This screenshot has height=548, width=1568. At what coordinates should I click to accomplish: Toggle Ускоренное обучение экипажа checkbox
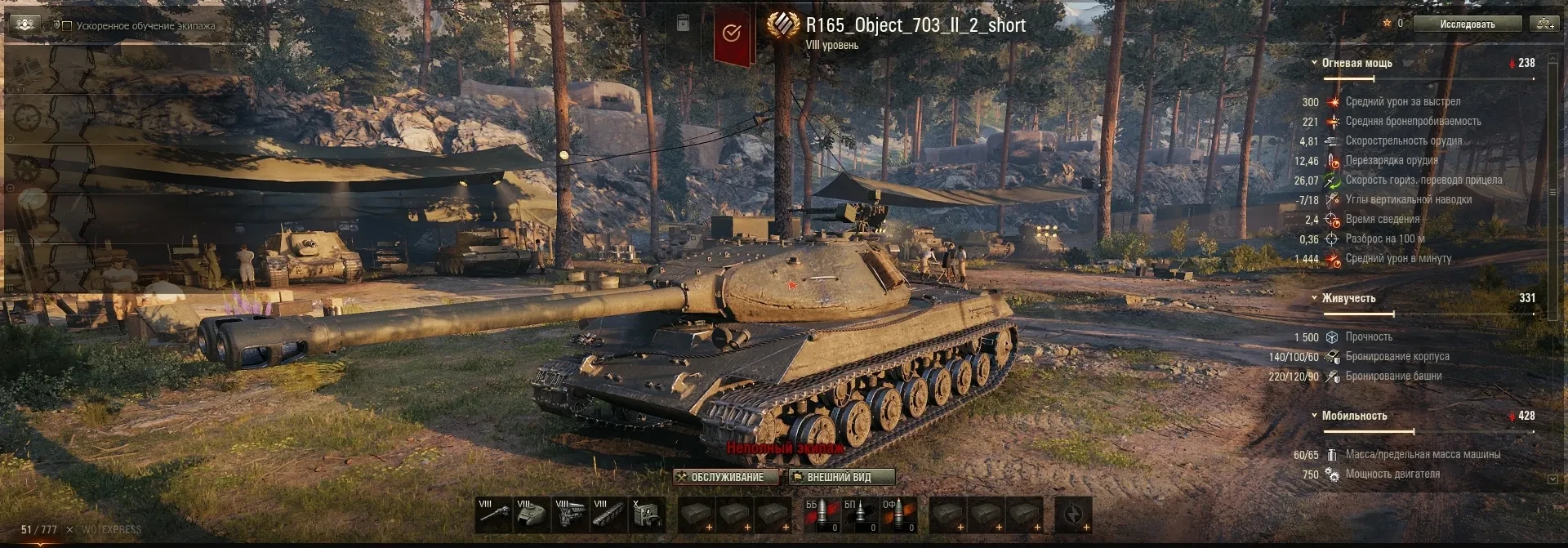[67, 26]
